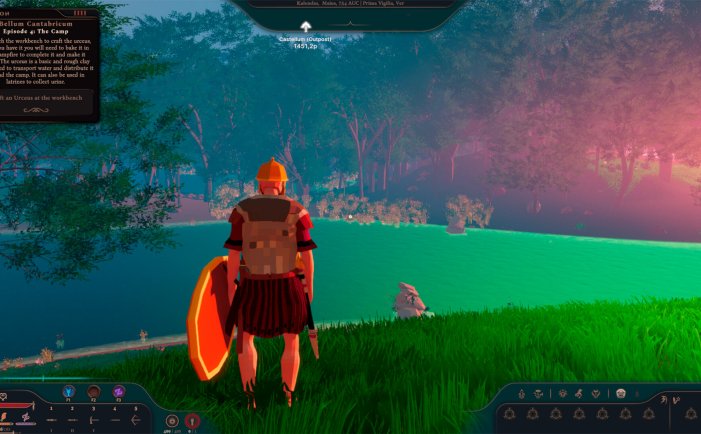Viewport: 701px width, 434px height.
Task: Select the craft Urceus objective row
Action: tap(47, 99)
